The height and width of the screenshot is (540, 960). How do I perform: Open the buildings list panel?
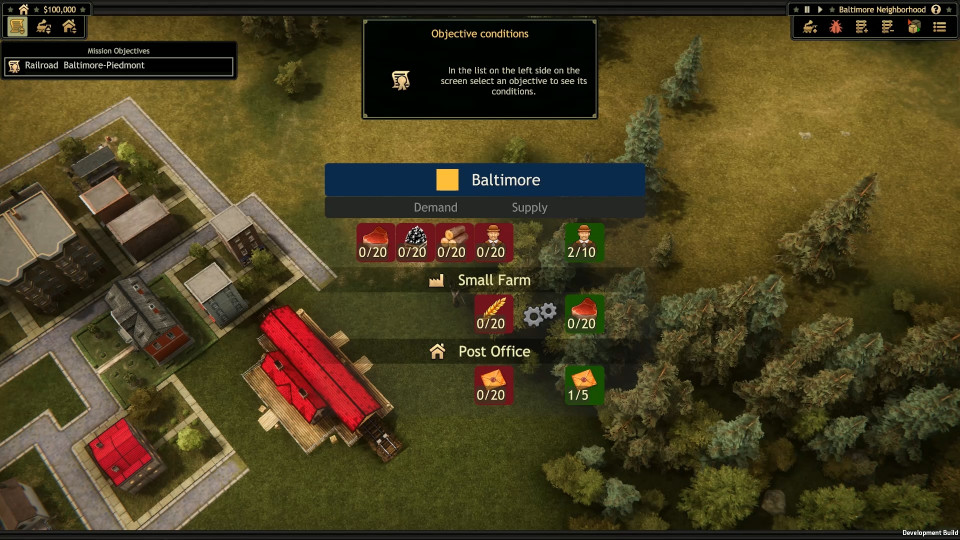(x=69, y=26)
